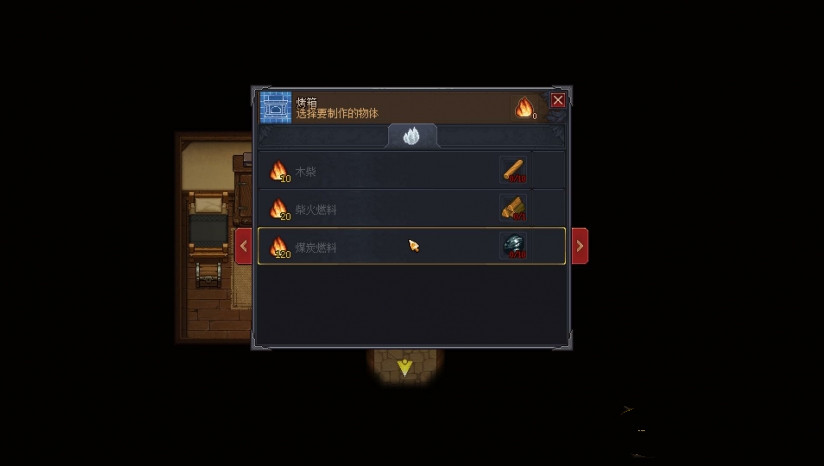Select the 木柴 fuel recipe row
824x466 pixels.
(380, 171)
